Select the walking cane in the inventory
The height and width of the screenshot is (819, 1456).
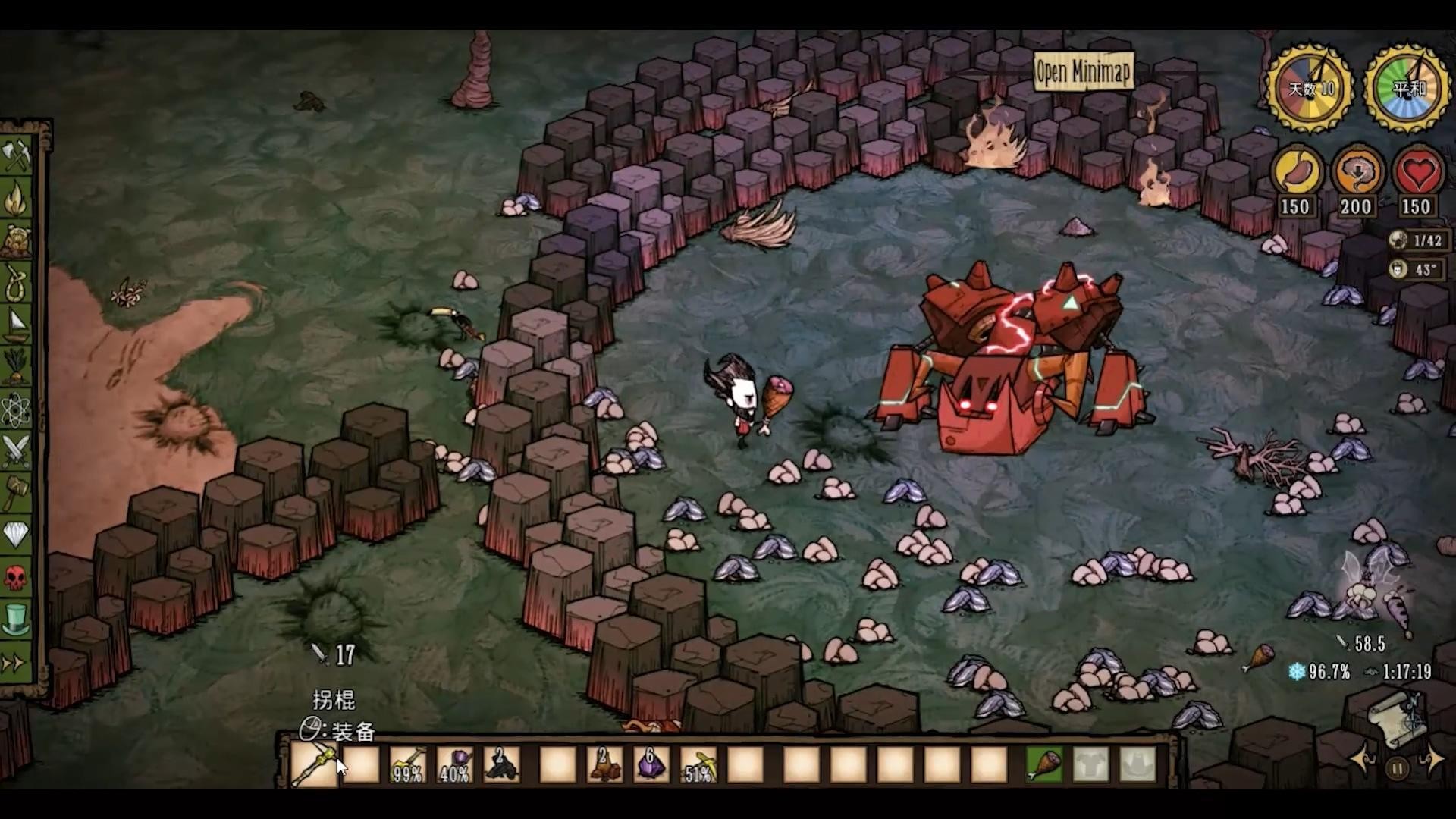pos(315,764)
